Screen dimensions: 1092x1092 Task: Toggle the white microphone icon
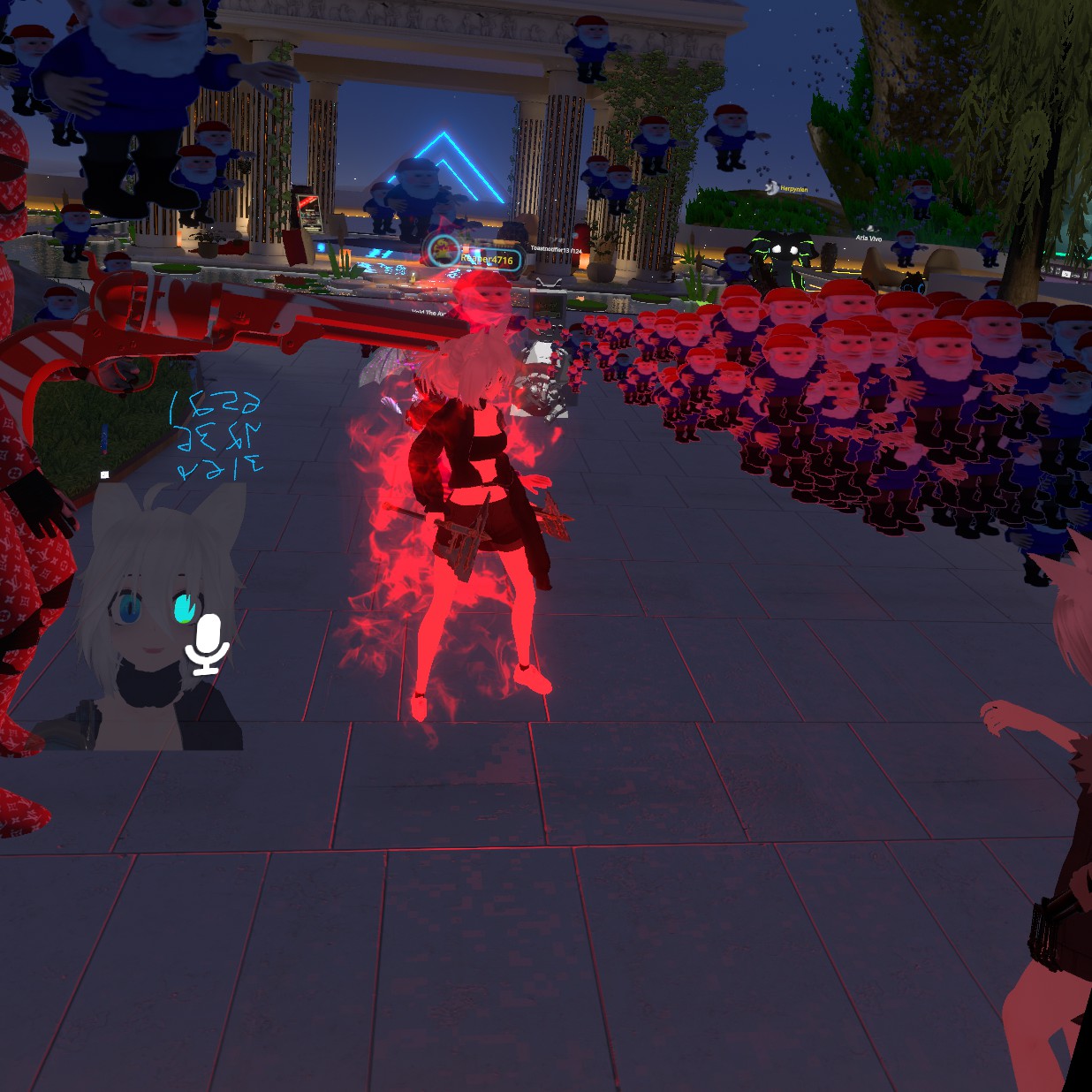tap(208, 644)
